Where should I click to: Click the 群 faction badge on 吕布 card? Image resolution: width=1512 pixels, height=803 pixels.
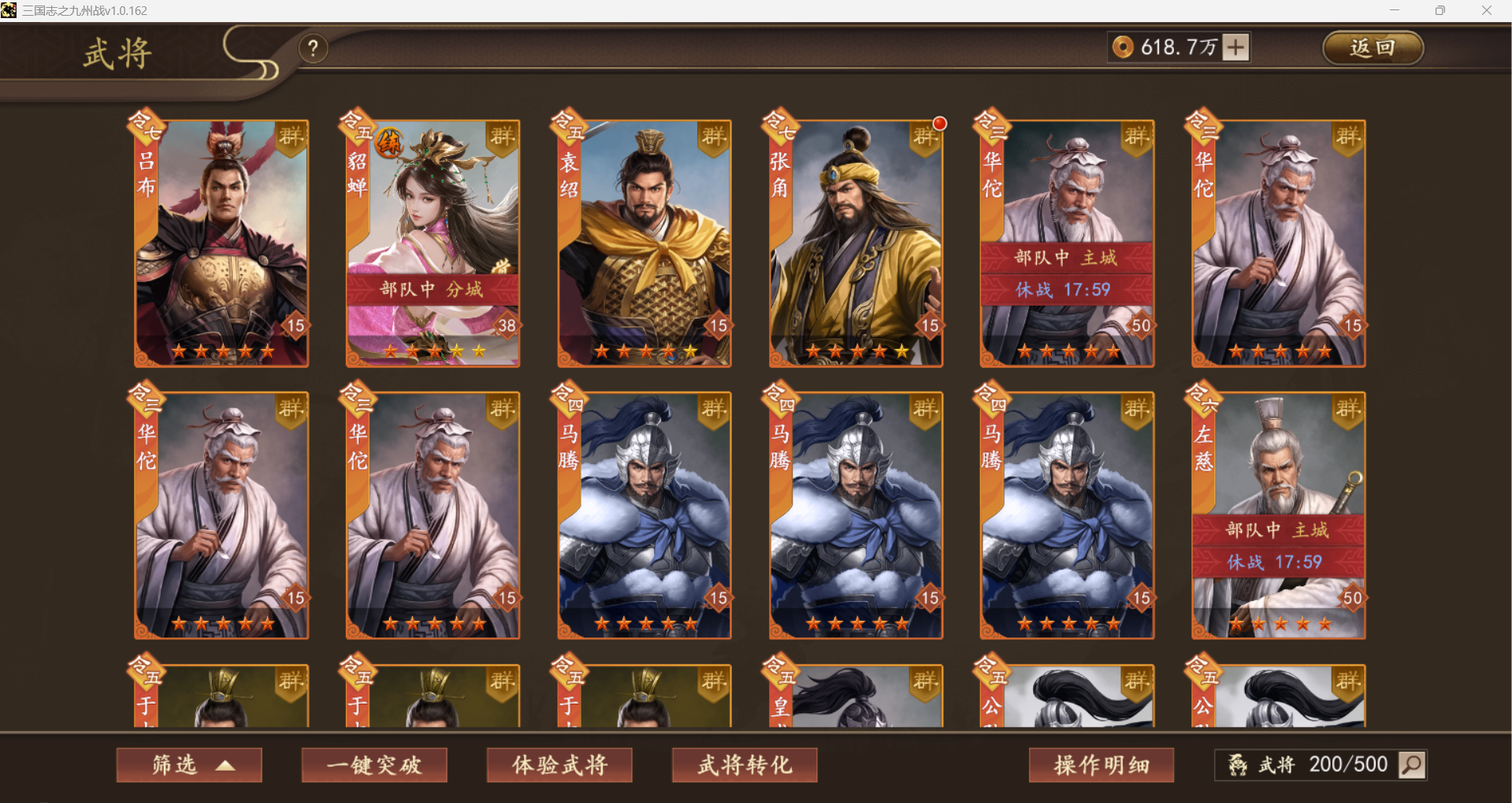[x=289, y=136]
